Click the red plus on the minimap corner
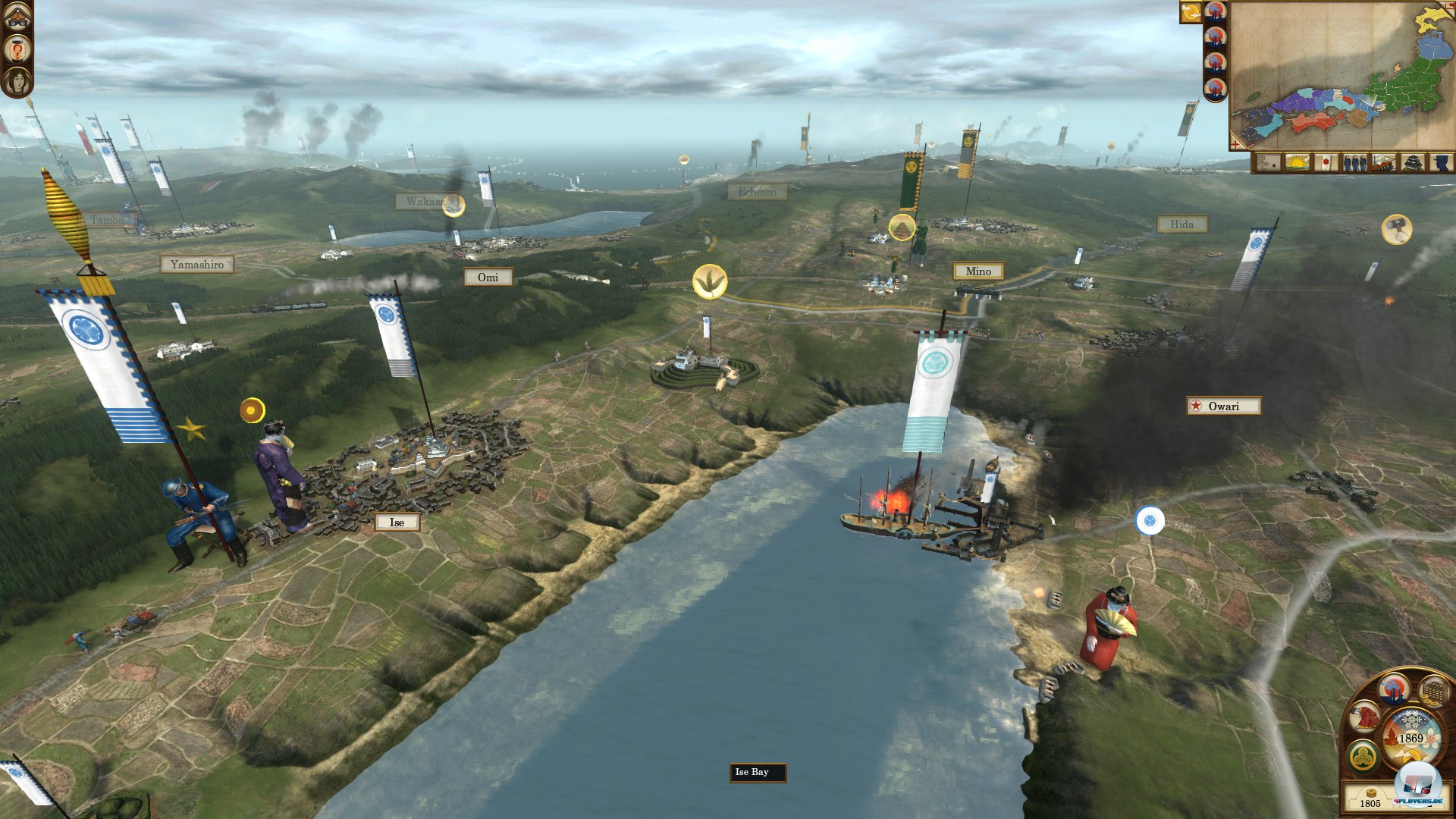1456x819 pixels. pos(1235,143)
